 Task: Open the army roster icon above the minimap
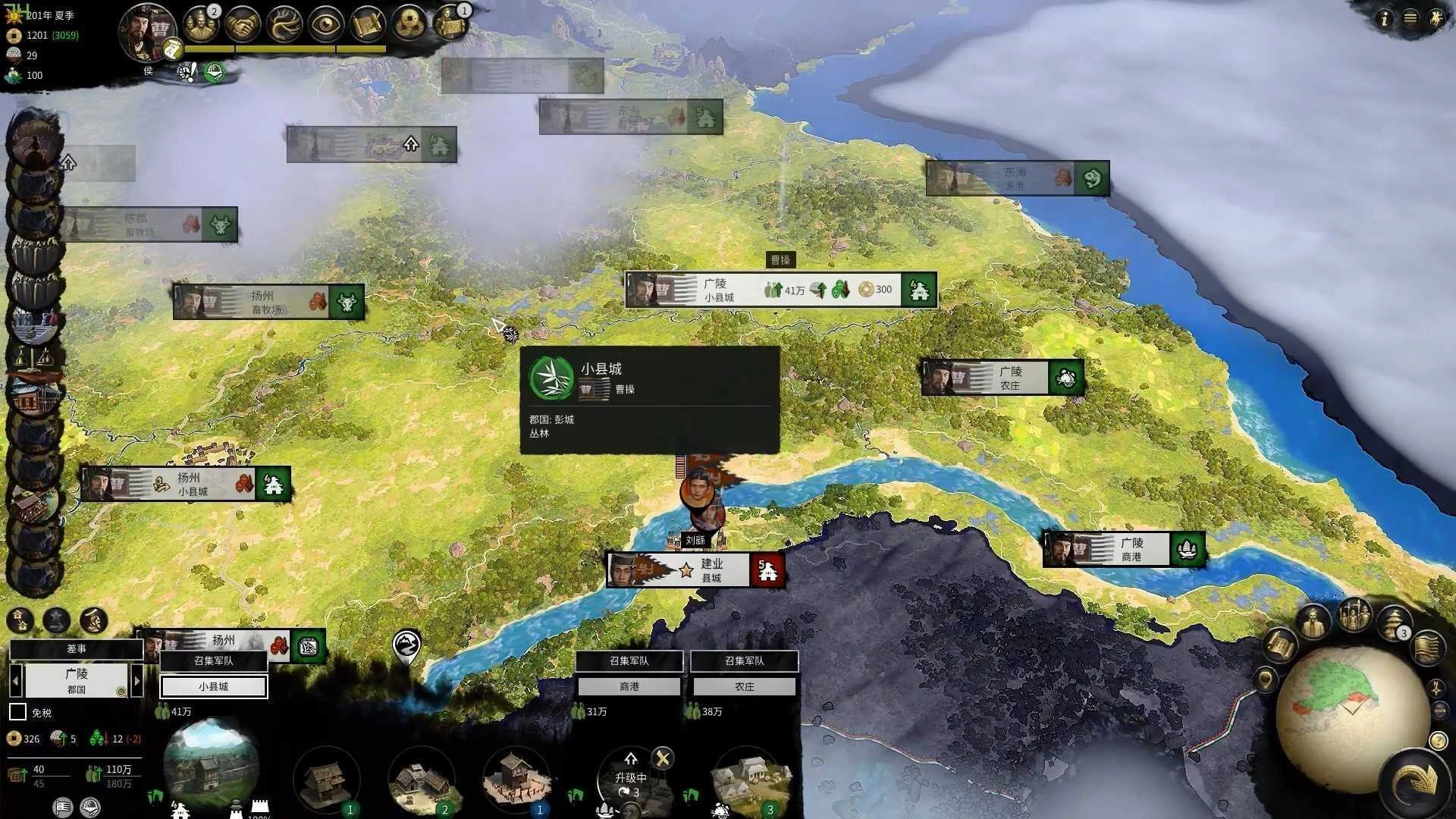(1354, 615)
